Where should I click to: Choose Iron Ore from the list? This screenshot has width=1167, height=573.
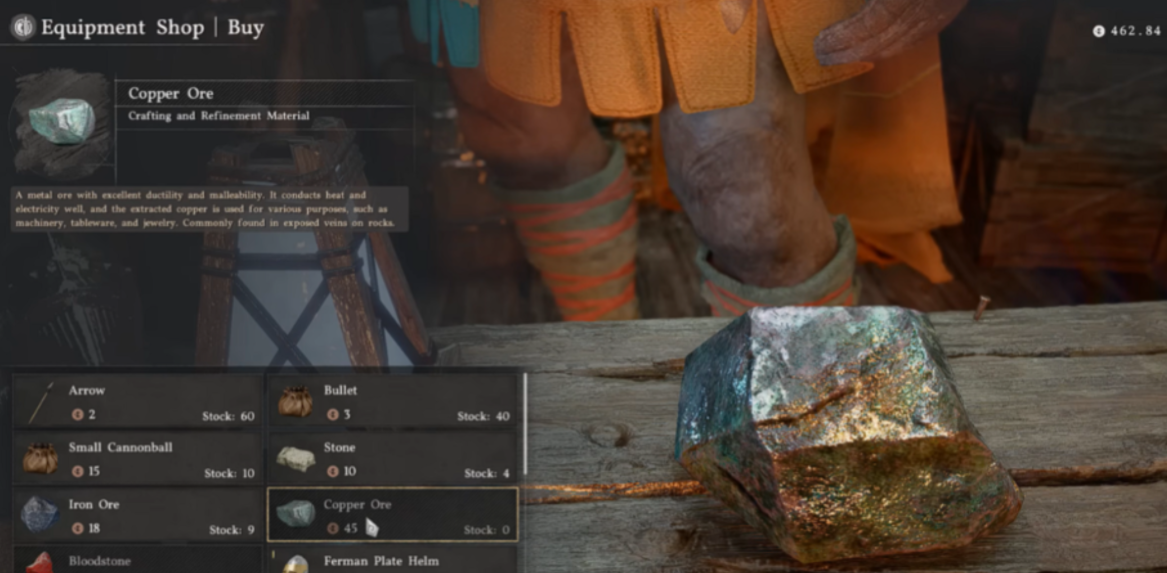click(137, 515)
